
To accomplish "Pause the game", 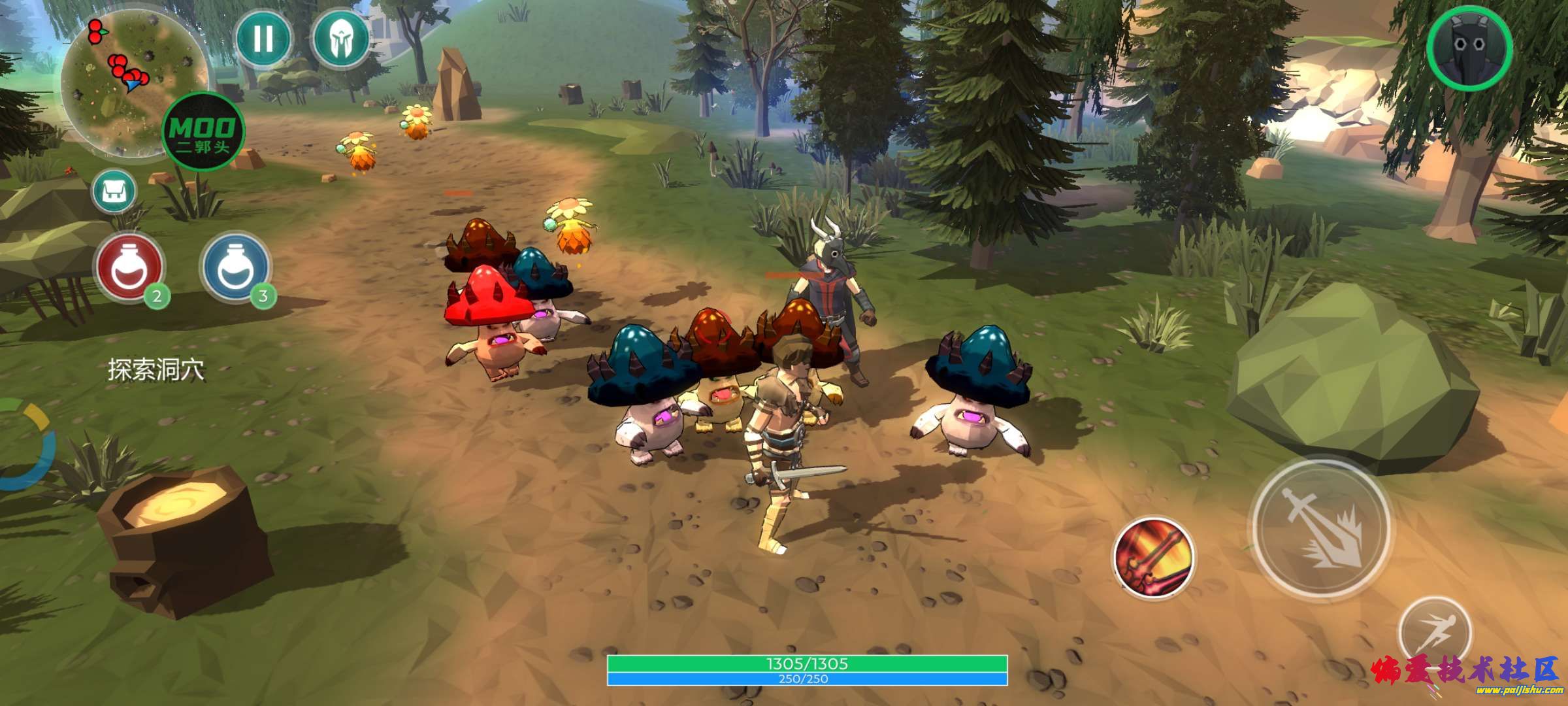I will pos(263,39).
